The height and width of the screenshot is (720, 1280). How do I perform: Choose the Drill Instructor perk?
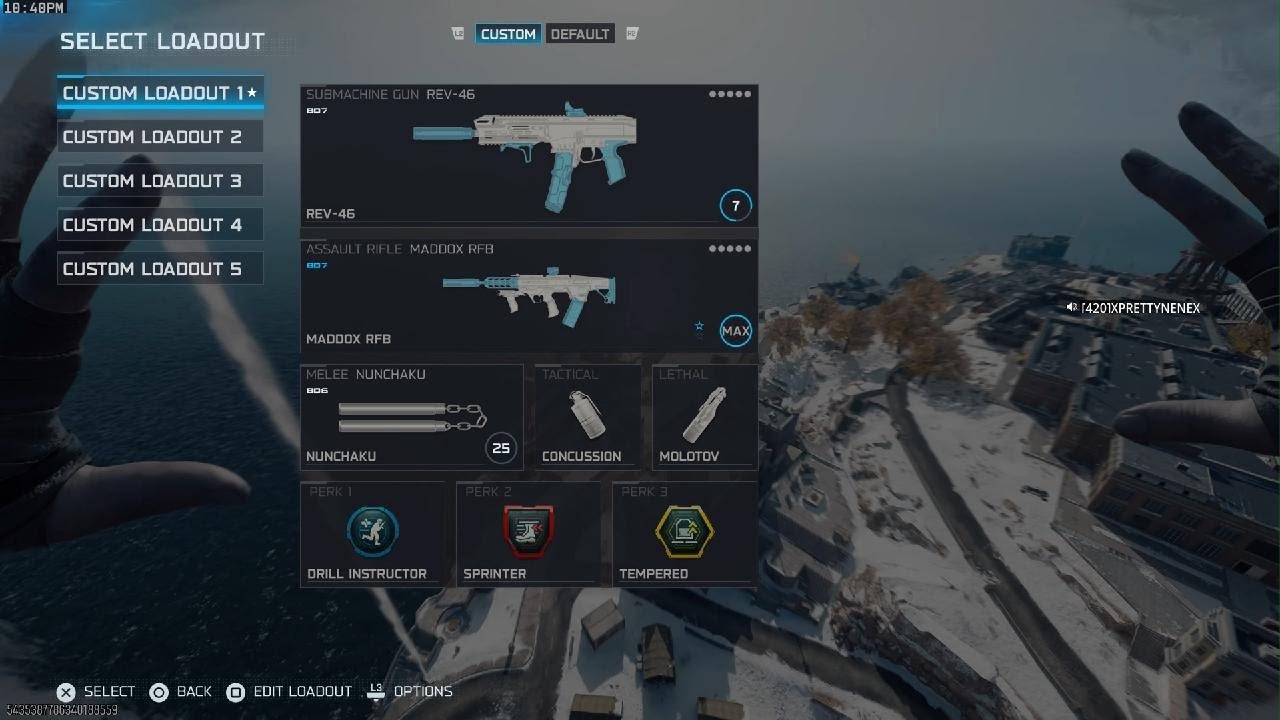click(x=373, y=534)
